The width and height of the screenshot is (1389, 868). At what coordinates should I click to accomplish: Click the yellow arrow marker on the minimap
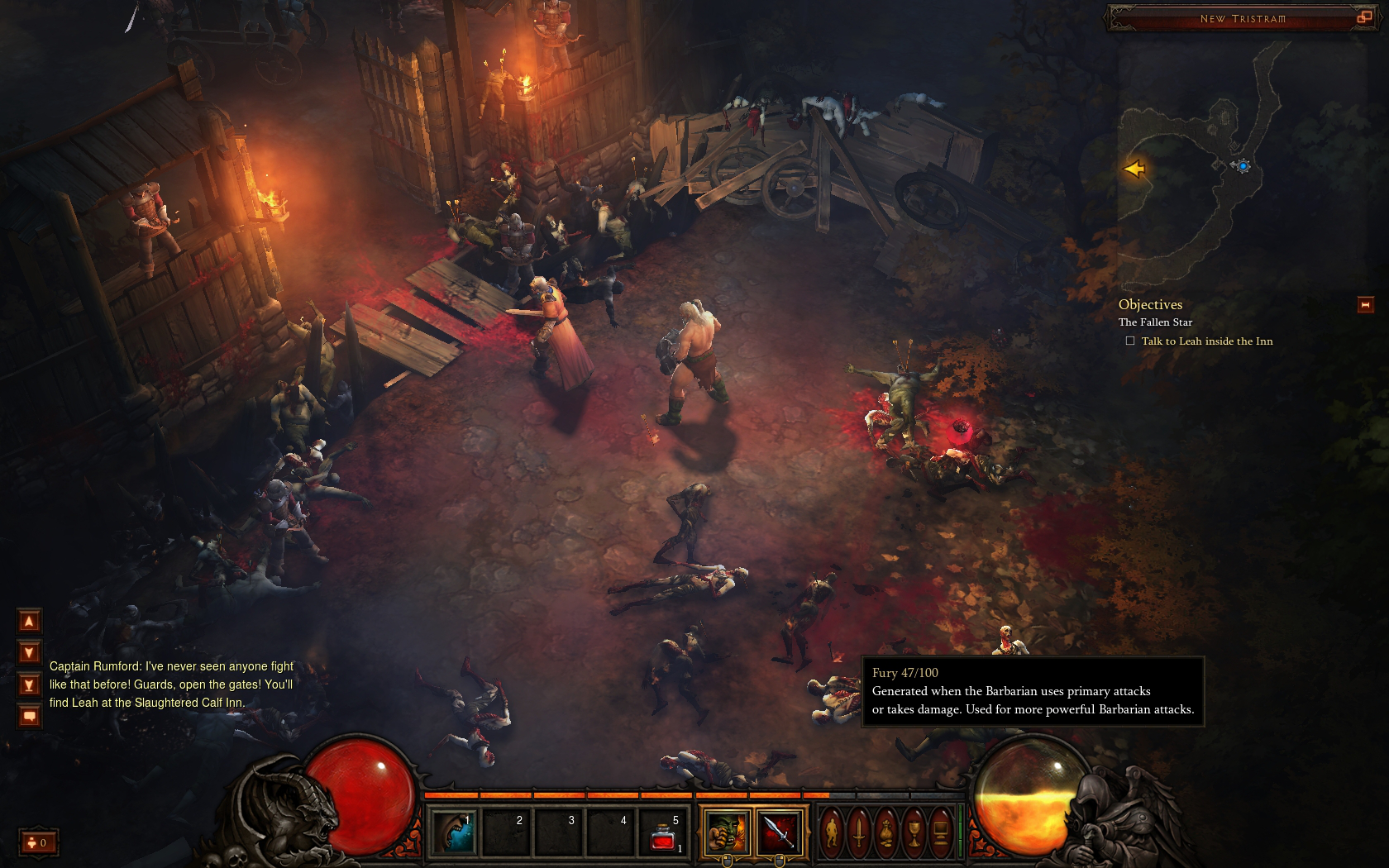[x=1134, y=169]
